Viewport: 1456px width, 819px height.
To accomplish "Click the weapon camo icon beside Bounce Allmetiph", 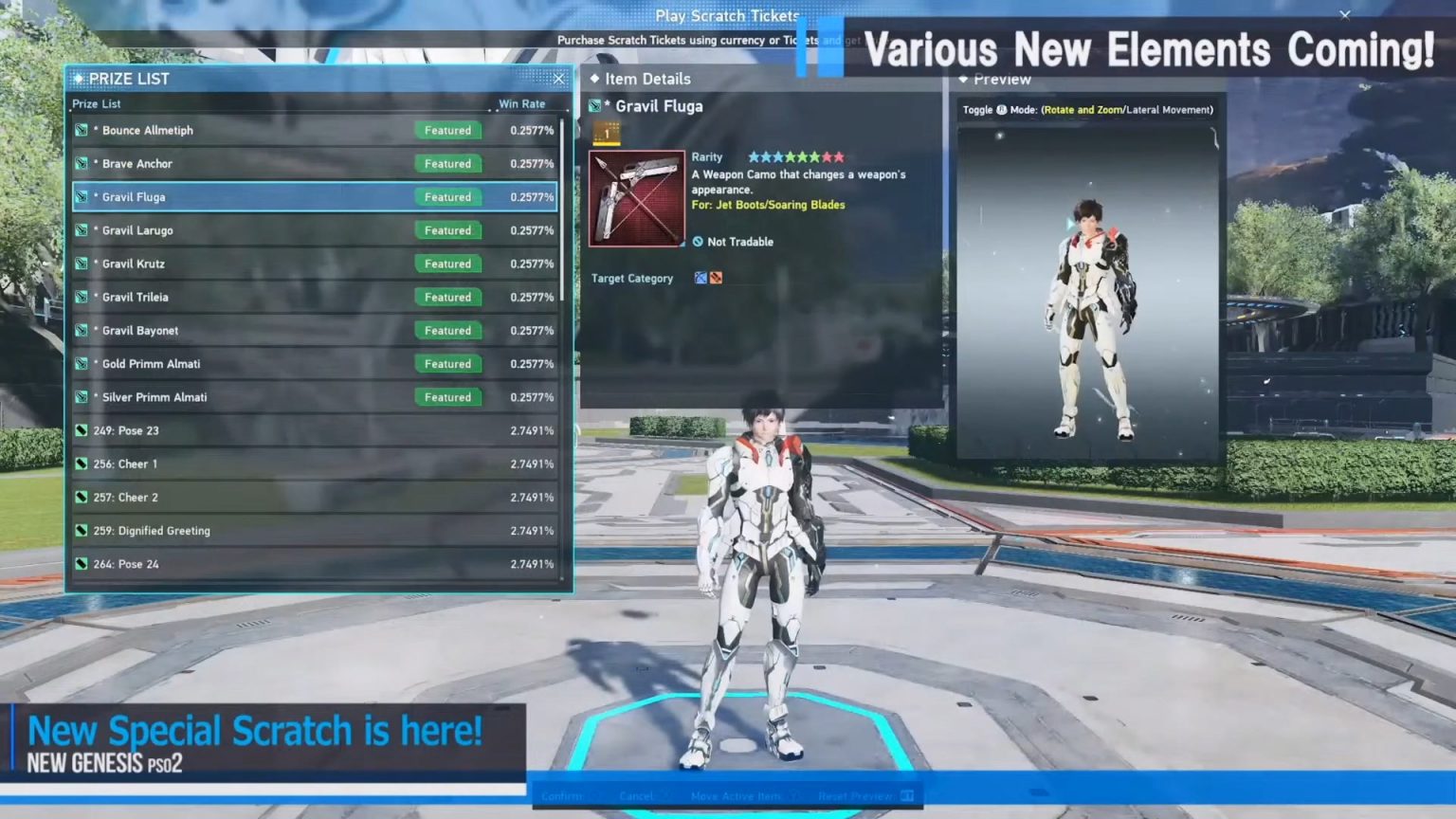I will 82,130.
